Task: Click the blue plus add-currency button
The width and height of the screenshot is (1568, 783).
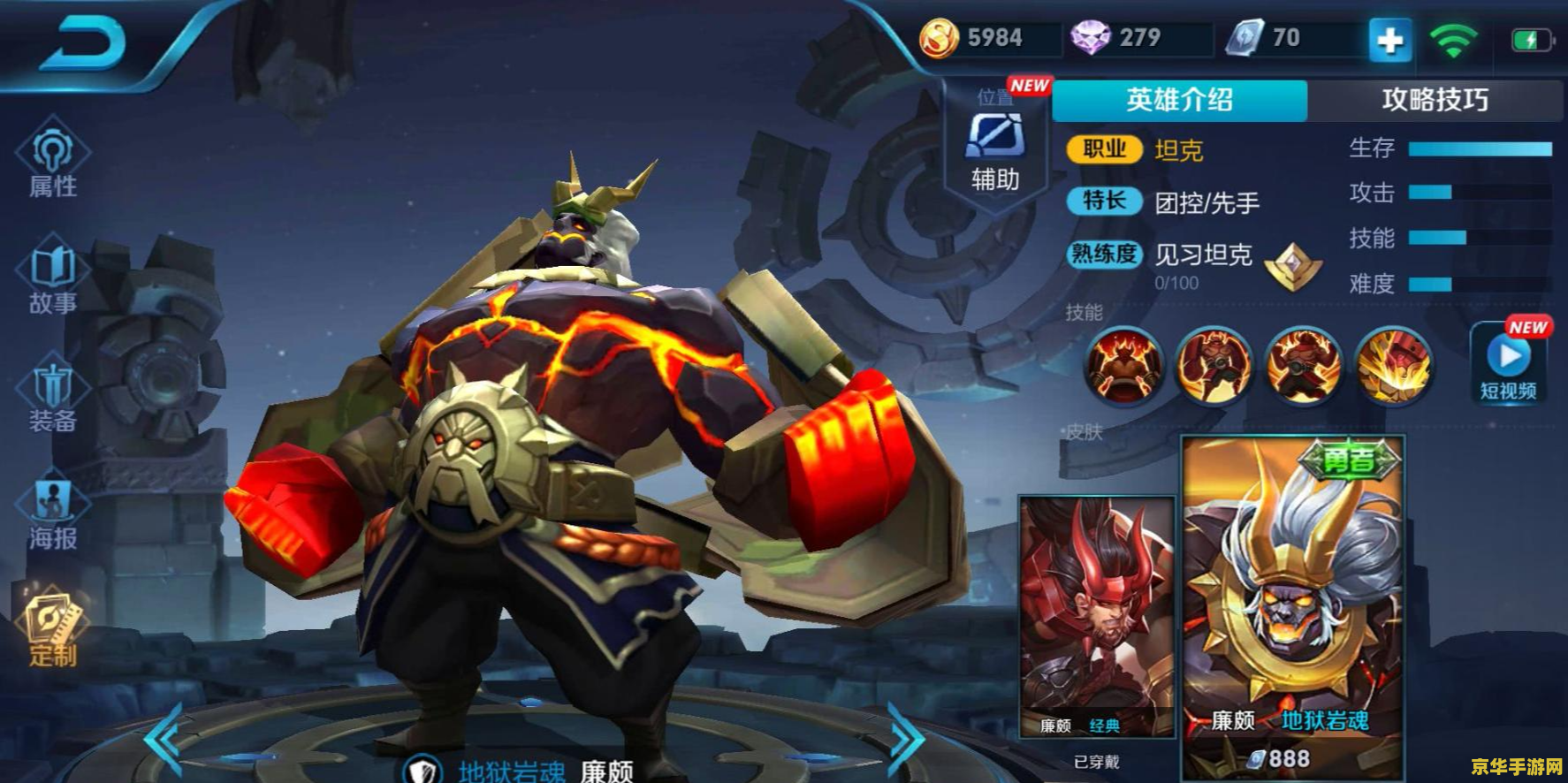Action: coord(1389,41)
